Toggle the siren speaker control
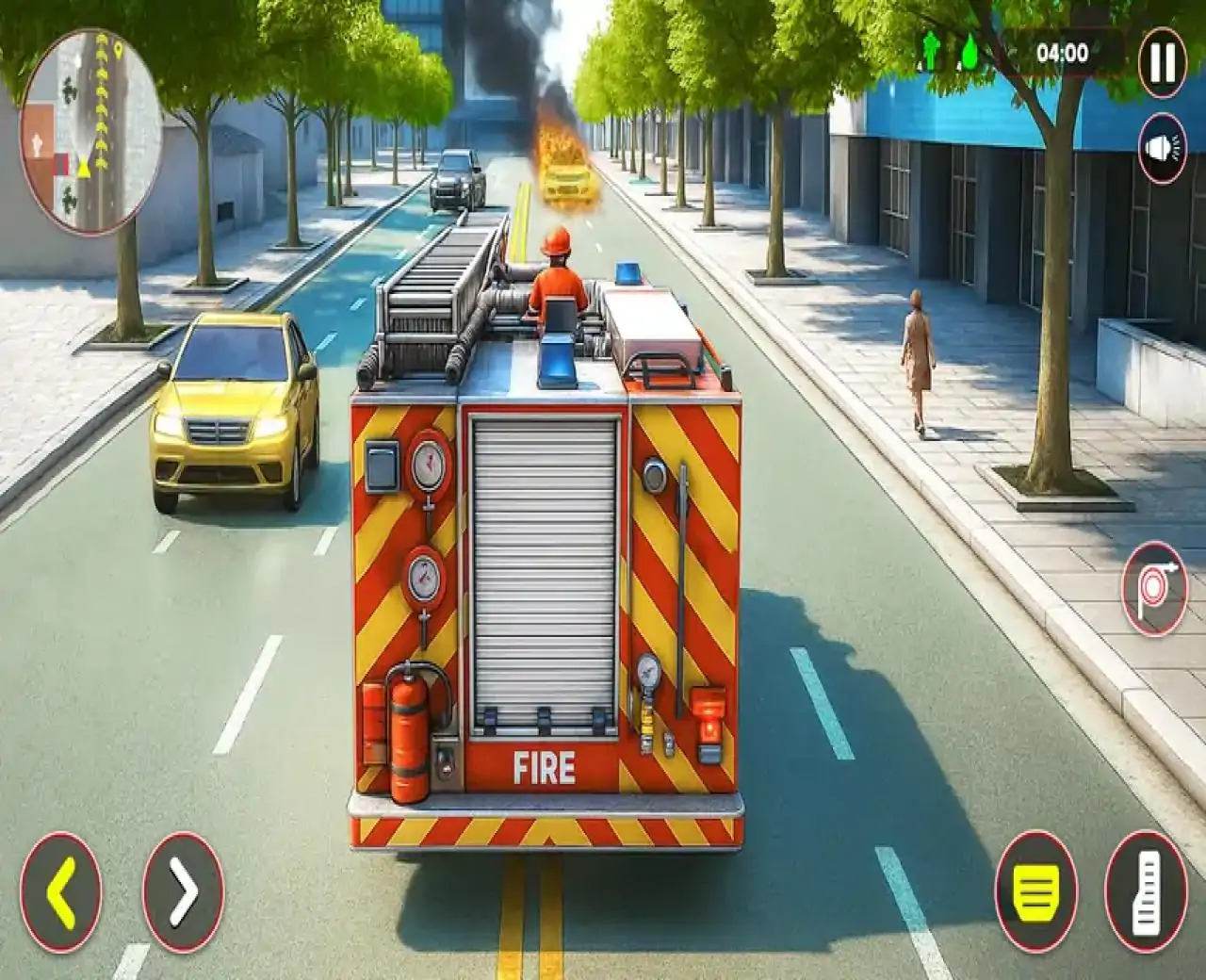The width and height of the screenshot is (1206, 980). (x=1161, y=146)
